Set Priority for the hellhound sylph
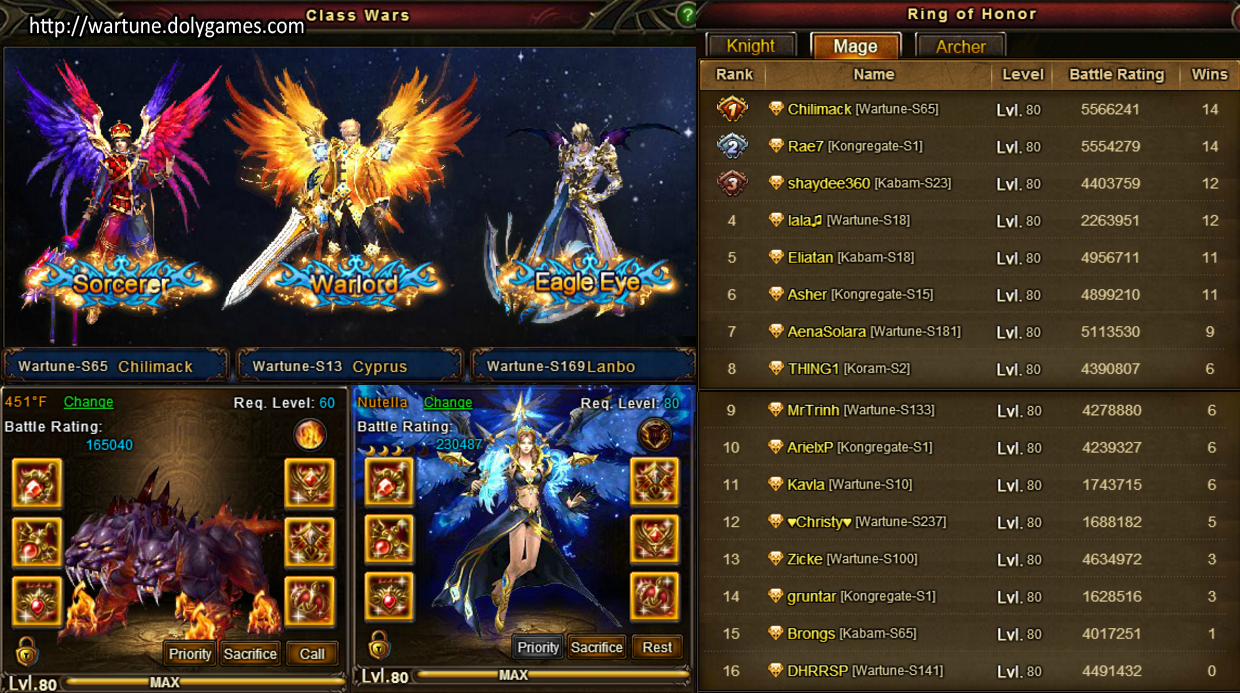 [x=190, y=654]
